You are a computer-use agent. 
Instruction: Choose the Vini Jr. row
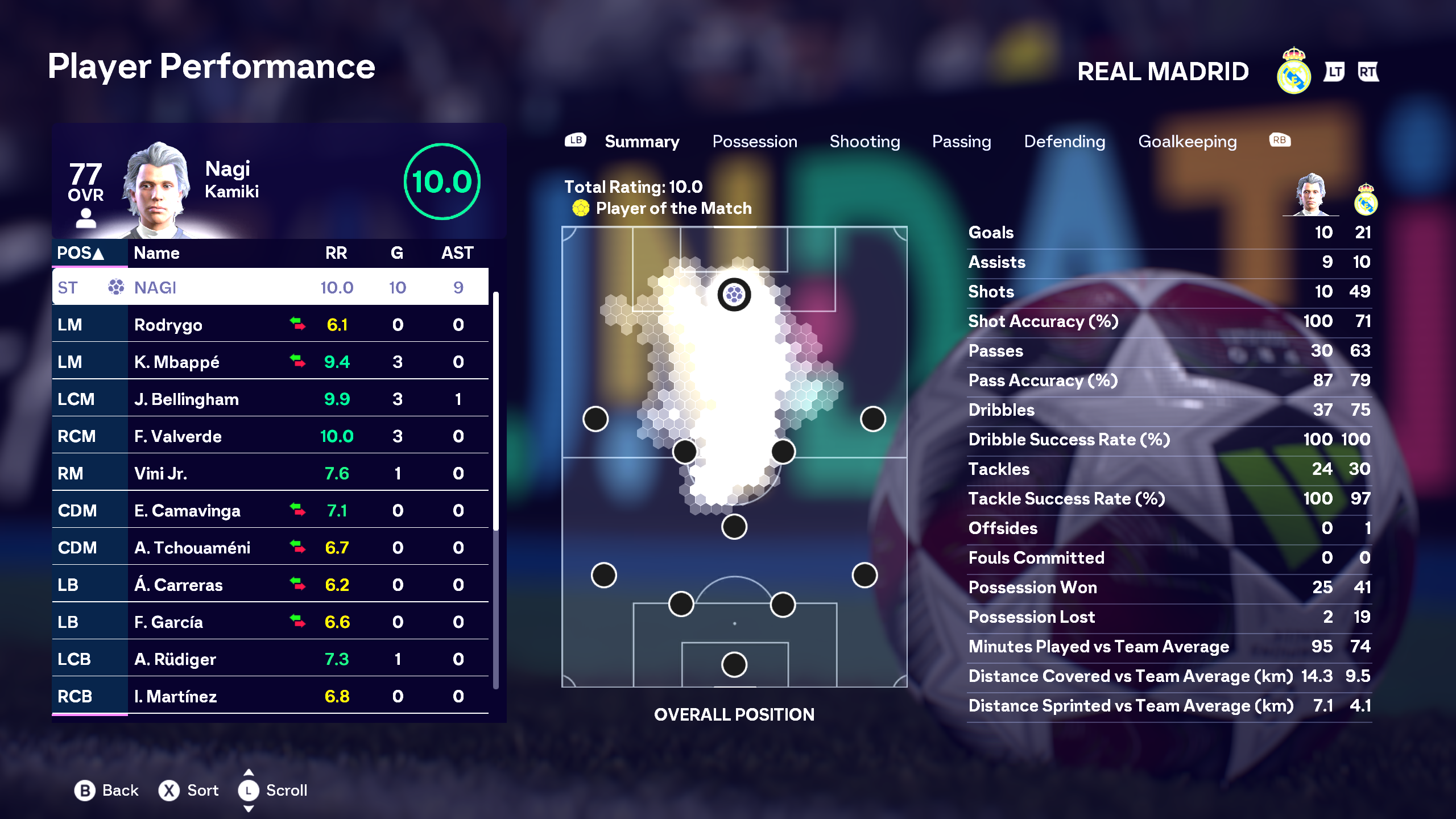coord(270,473)
